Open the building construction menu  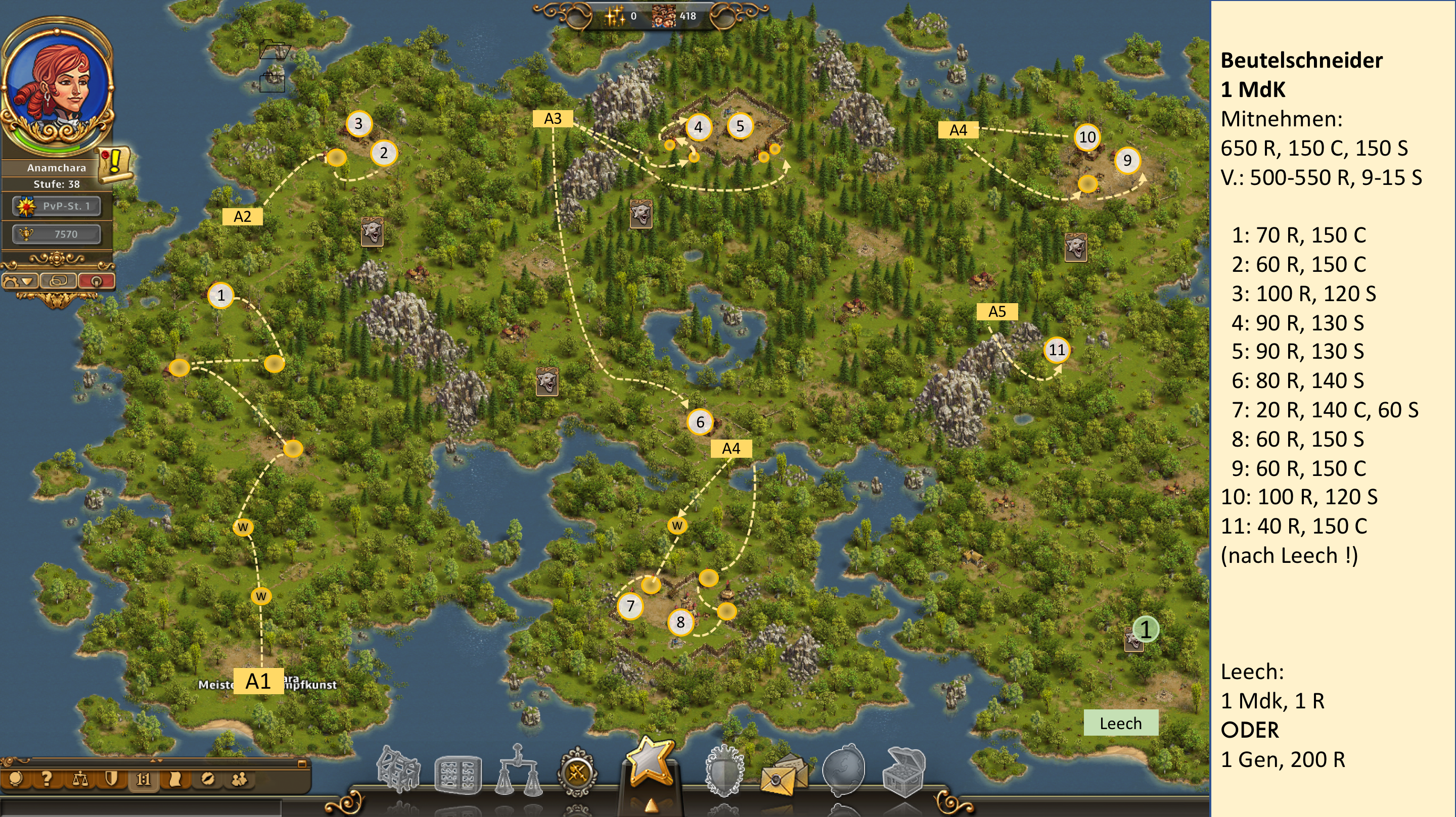tap(398, 770)
